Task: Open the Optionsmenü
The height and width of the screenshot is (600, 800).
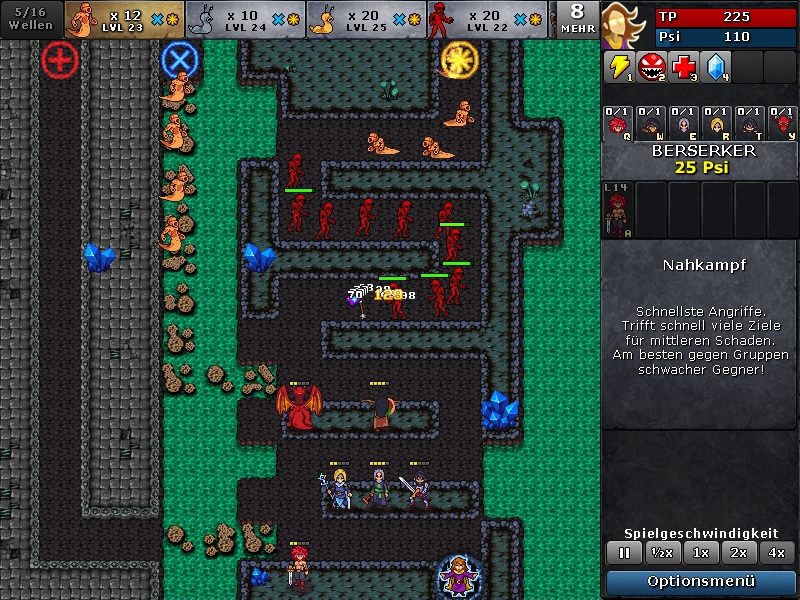Action: point(700,581)
